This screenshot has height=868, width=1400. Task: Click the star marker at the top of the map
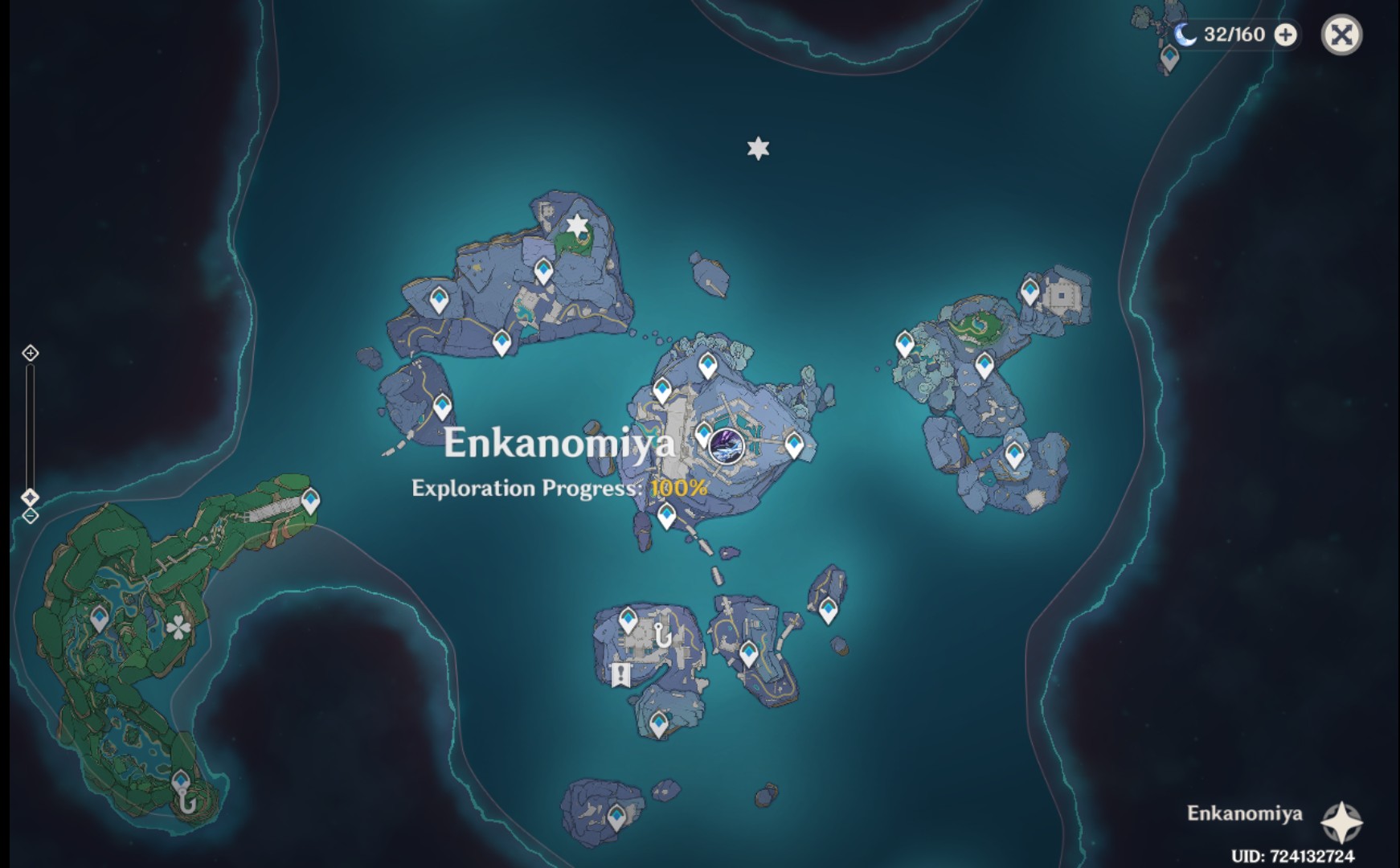coord(756,148)
